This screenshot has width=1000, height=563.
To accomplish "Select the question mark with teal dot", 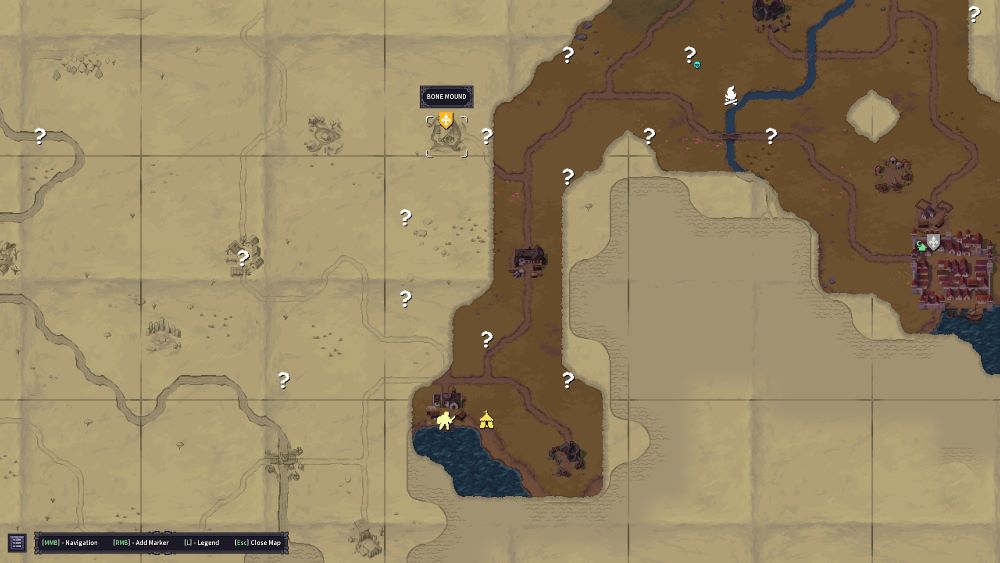I will (690, 56).
